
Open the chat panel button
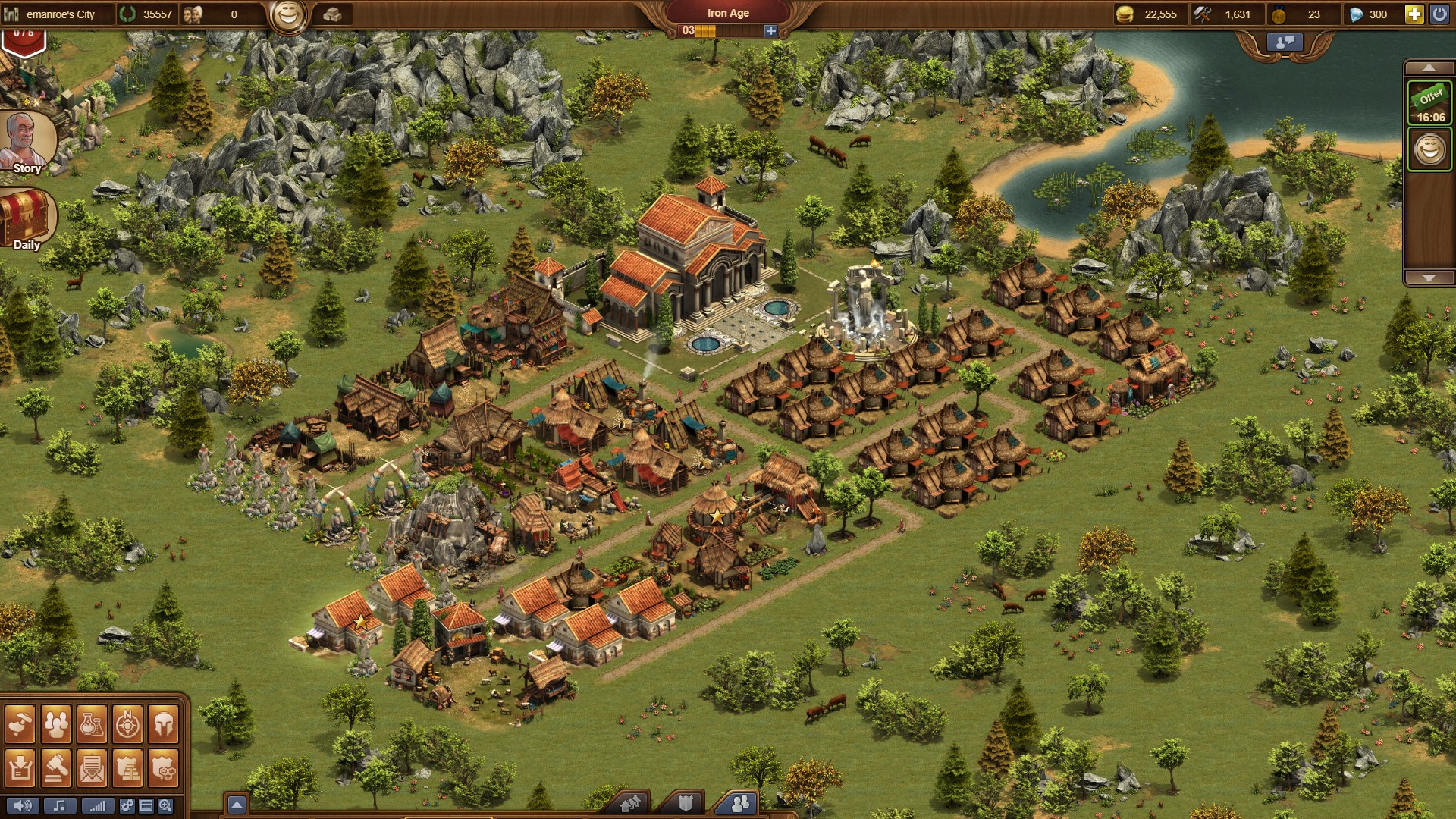pos(1284,43)
